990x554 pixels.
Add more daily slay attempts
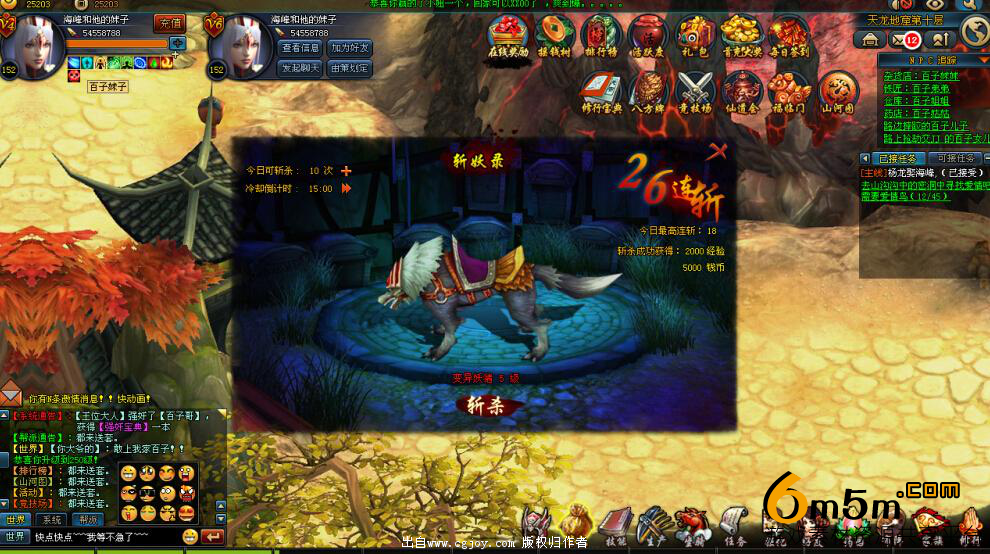(347, 171)
